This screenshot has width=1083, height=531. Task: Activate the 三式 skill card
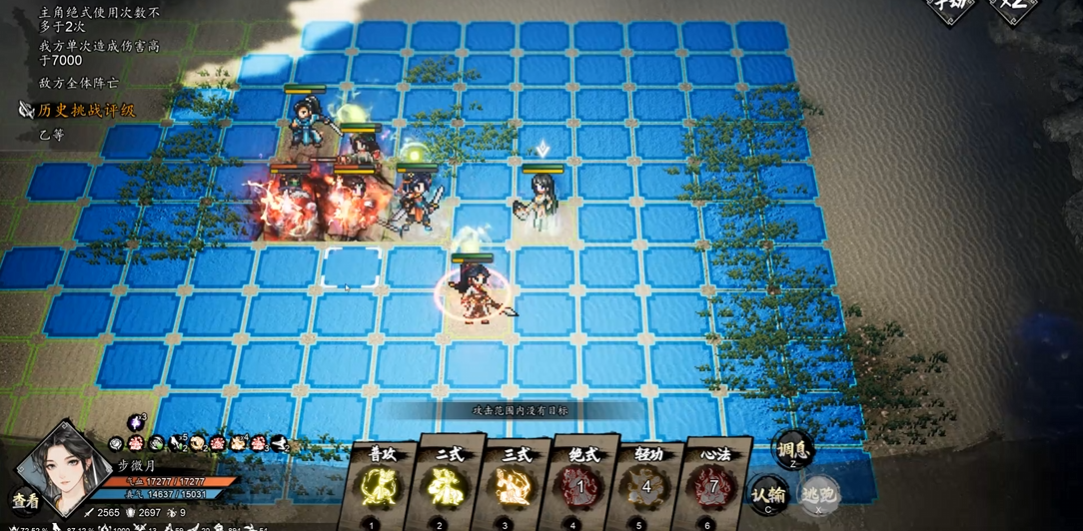(507, 486)
